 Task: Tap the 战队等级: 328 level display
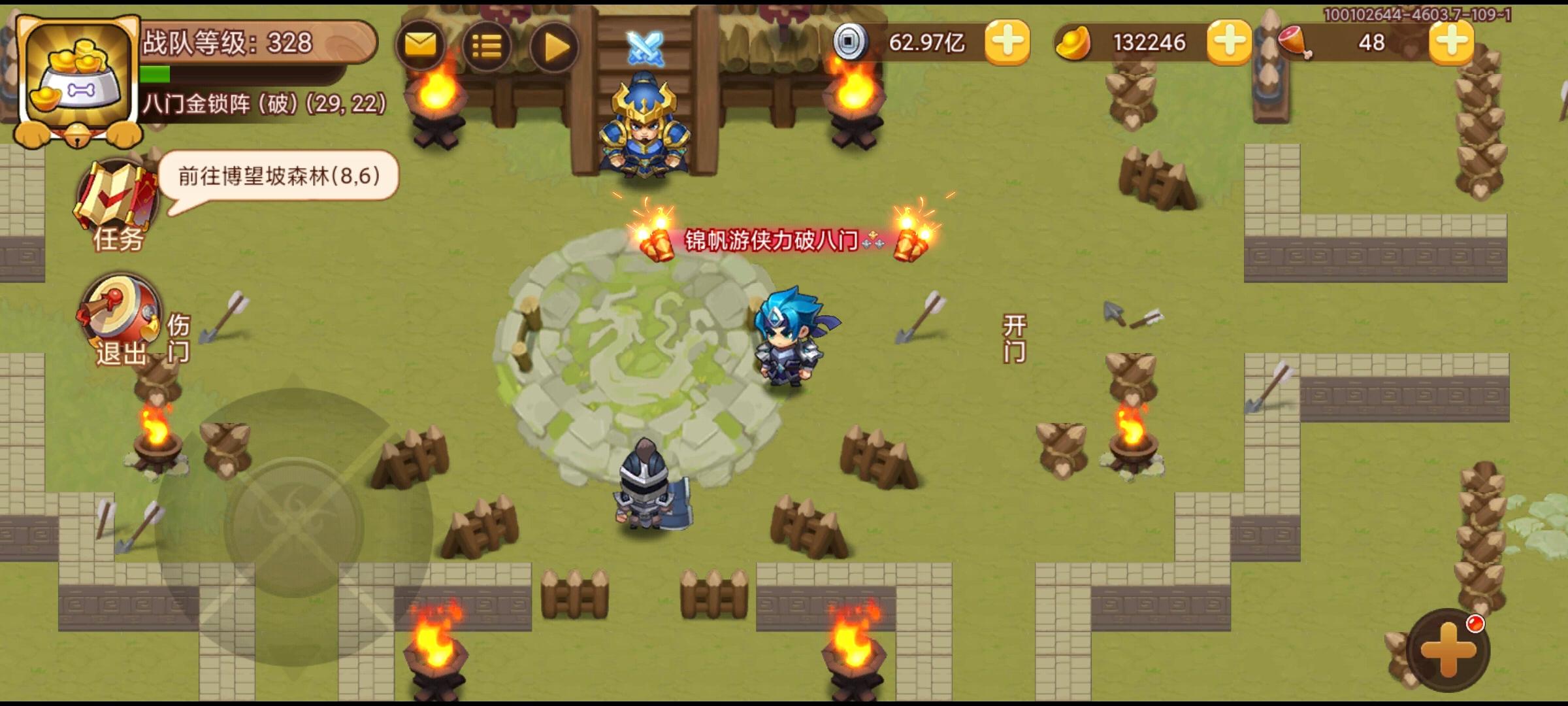(x=229, y=42)
